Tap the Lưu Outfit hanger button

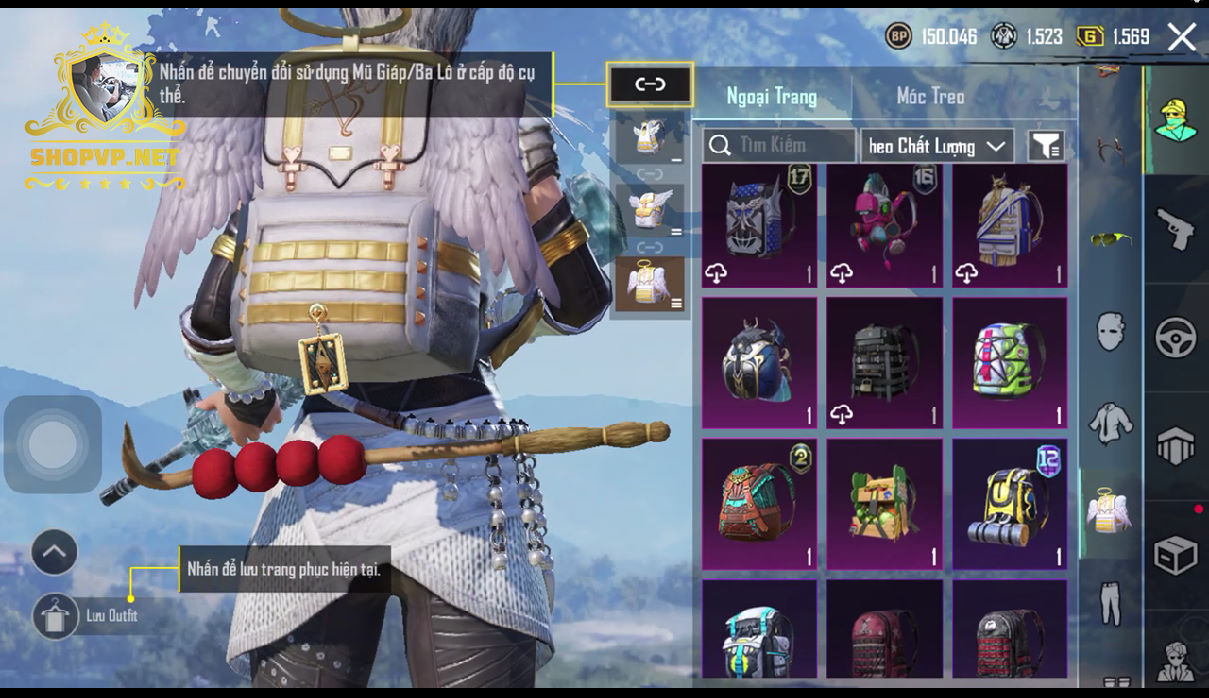point(55,616)
